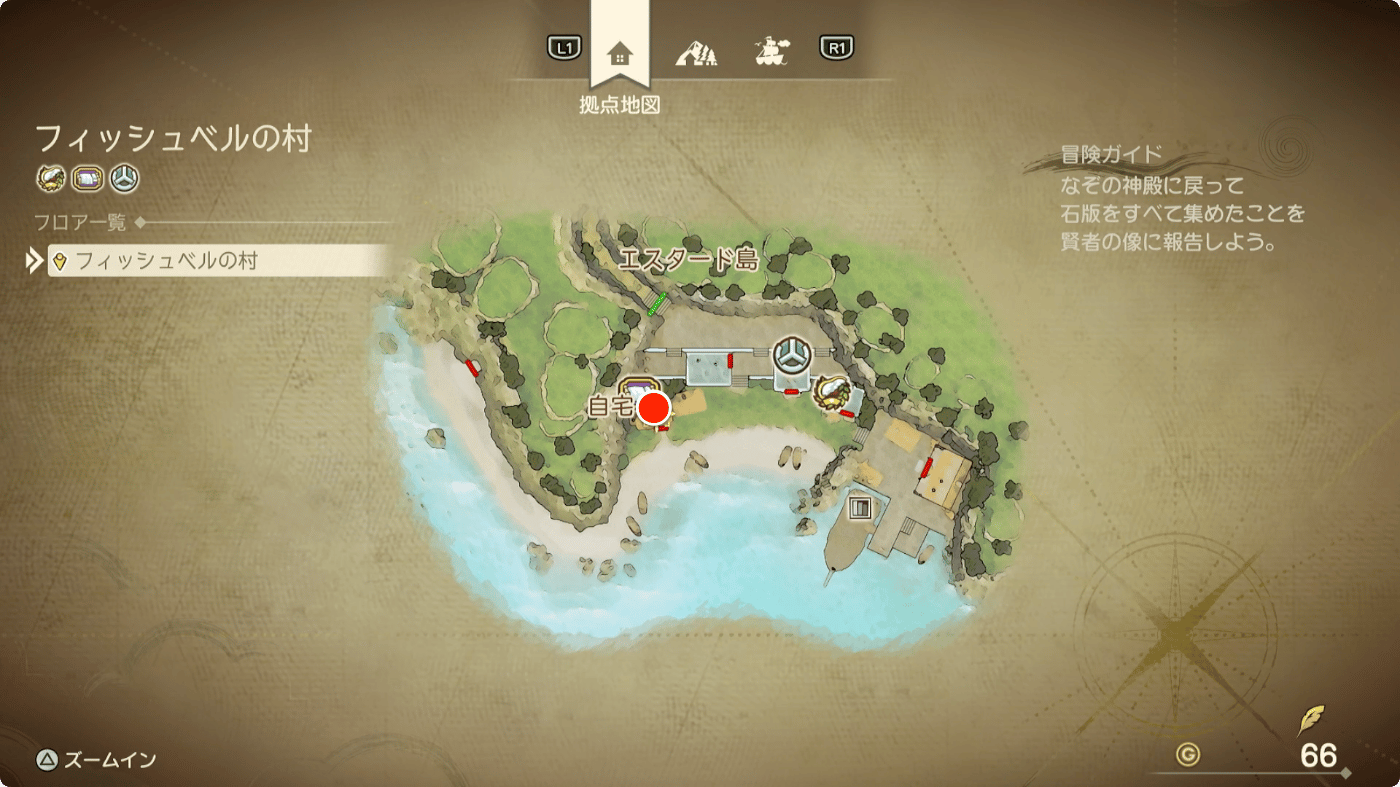Click the red player position marker
The height and width of the screenshot is (787, 1400).
tap(654, 408)
